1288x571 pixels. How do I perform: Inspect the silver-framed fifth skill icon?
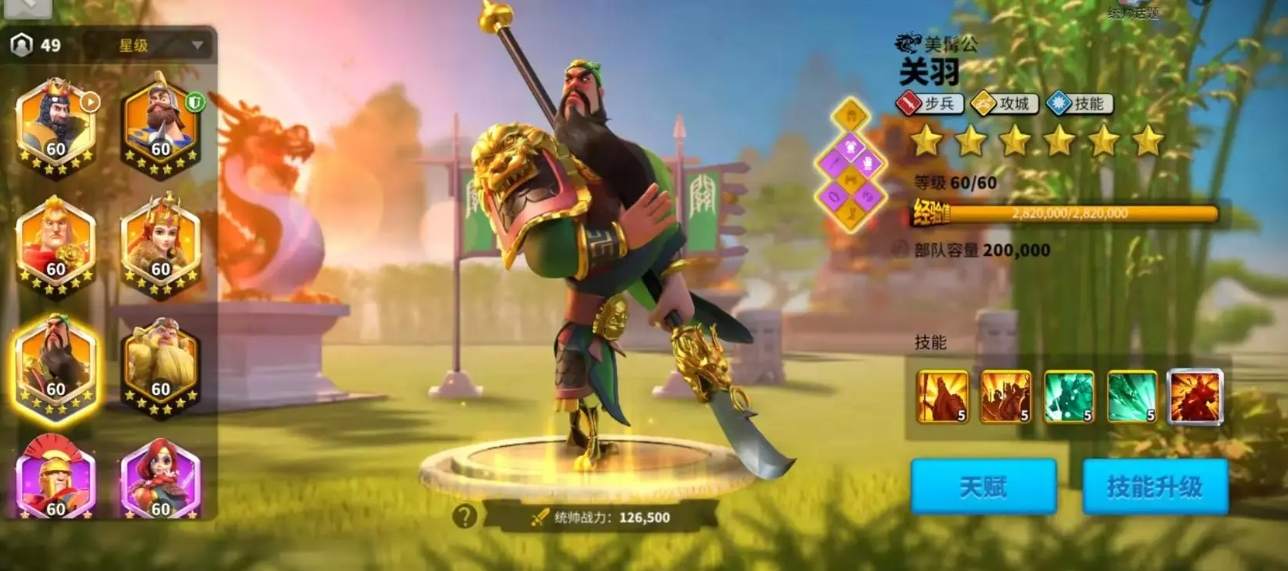(1195, 396)
